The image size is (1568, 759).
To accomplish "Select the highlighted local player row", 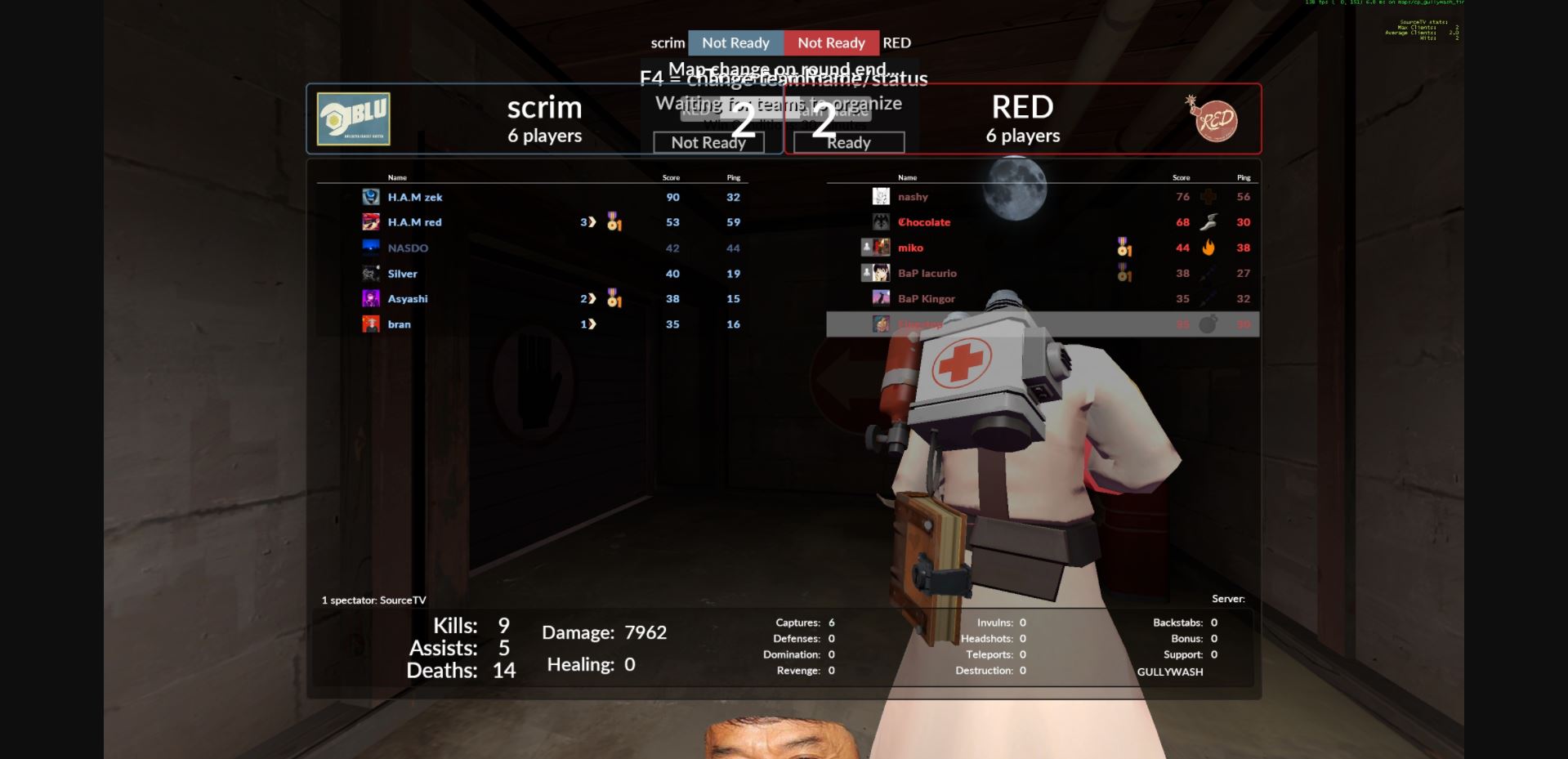I will point(1042,324).
